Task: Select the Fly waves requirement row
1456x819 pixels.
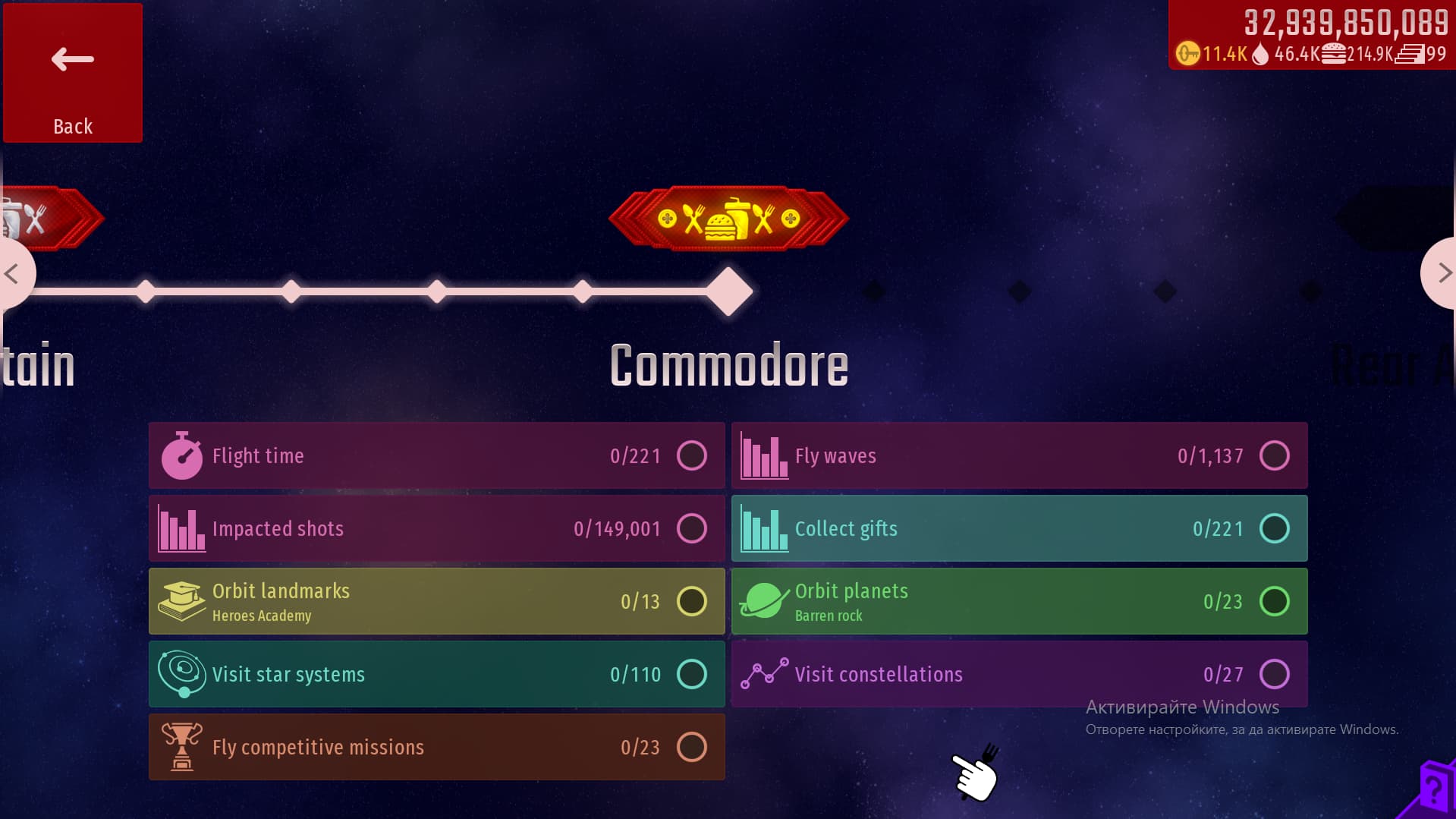Action: point(1019,455)
